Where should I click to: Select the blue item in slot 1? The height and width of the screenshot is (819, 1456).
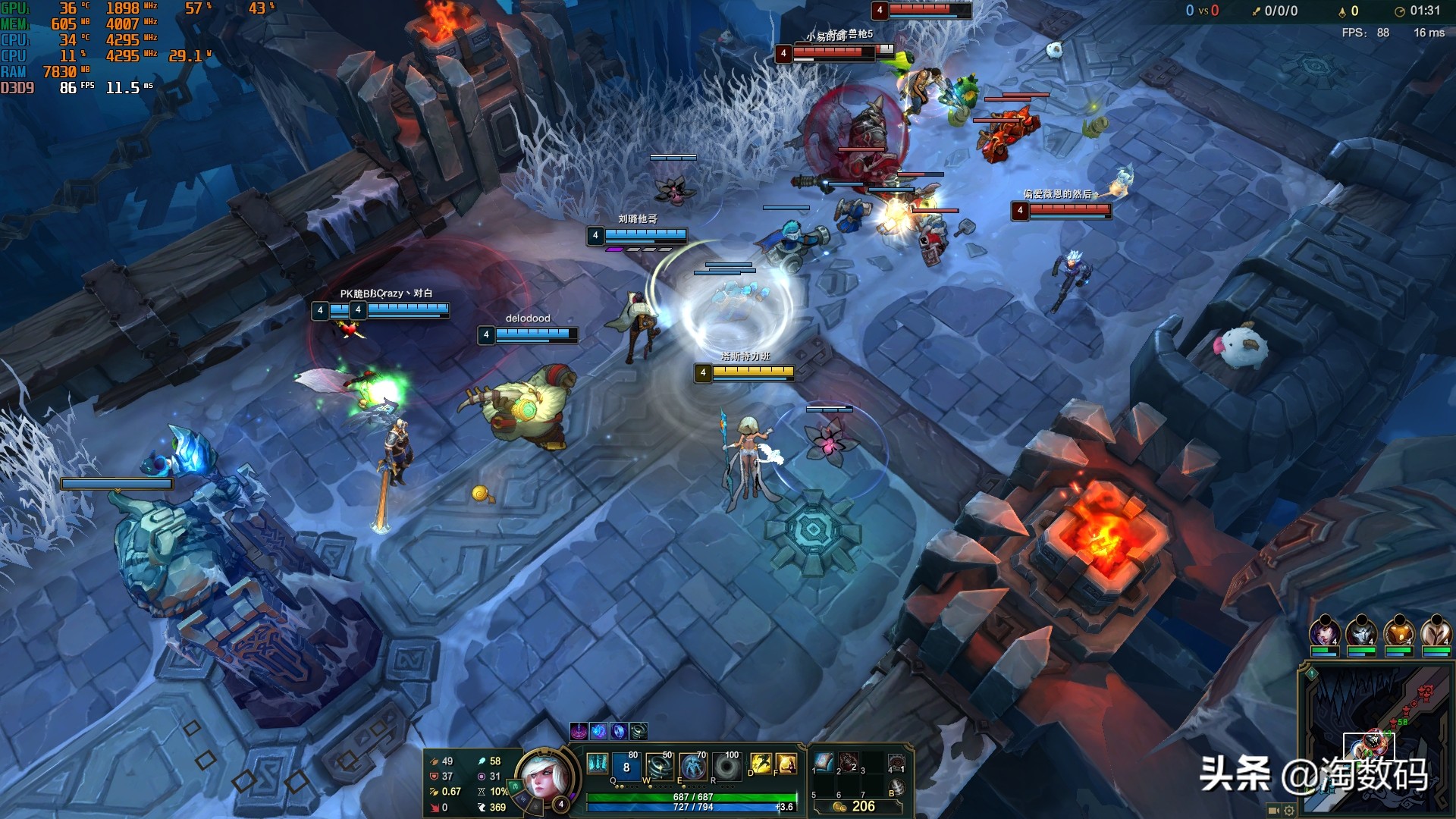click(824, 762)
